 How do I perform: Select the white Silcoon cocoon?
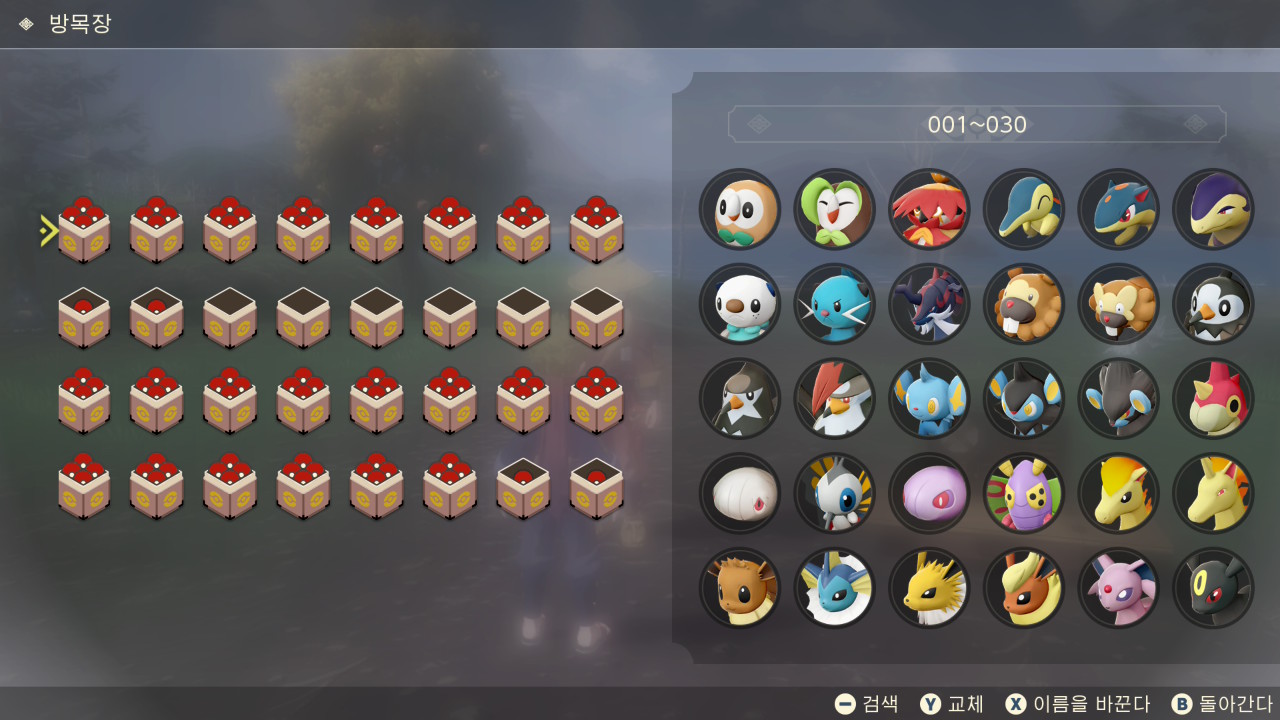[x=740, y=493]
